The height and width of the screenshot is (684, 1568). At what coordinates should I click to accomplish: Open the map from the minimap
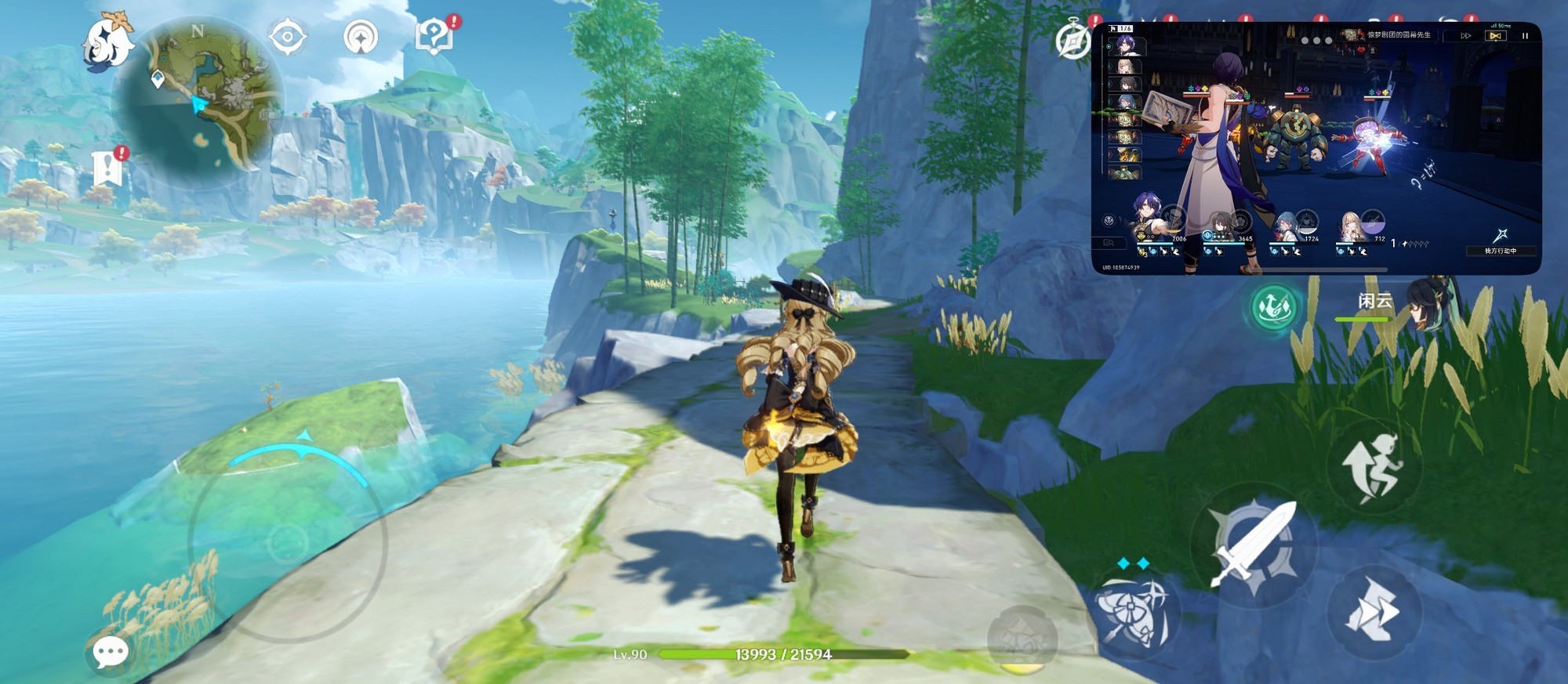point(200,98)
